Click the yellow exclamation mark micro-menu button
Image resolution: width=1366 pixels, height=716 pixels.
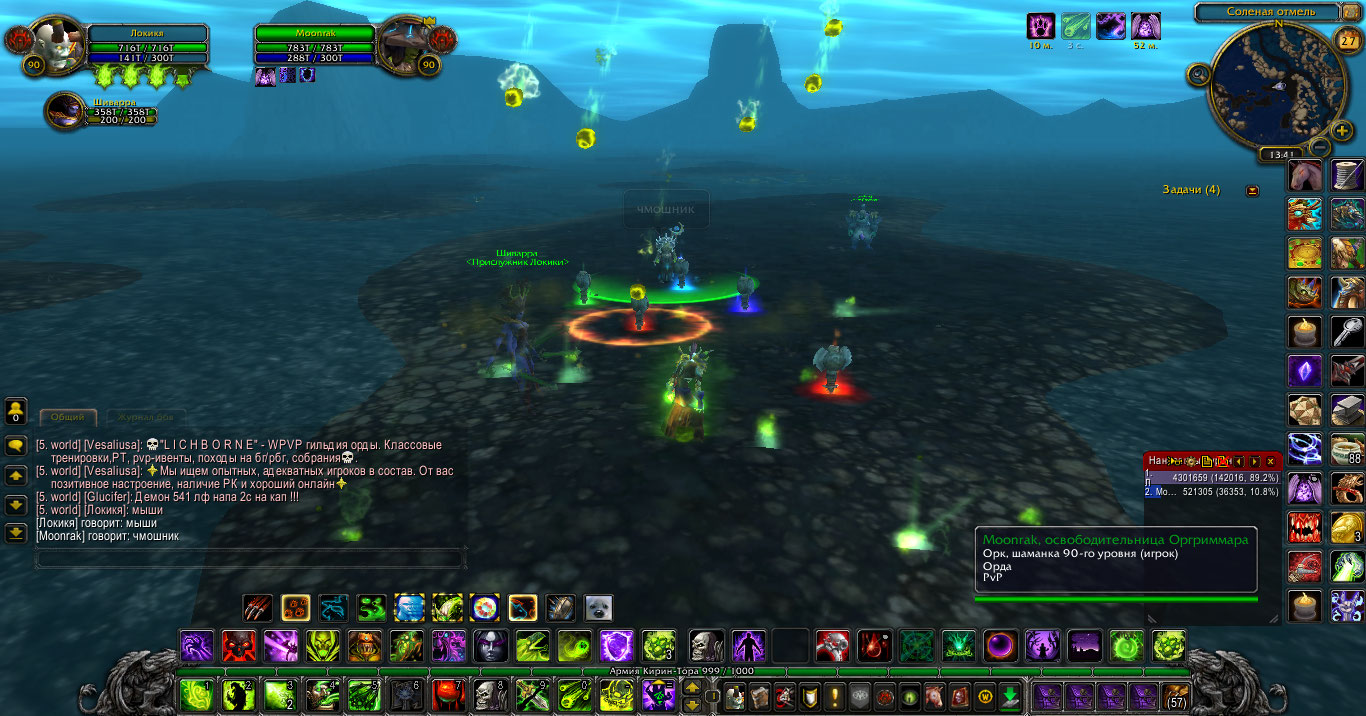(835, 695)
